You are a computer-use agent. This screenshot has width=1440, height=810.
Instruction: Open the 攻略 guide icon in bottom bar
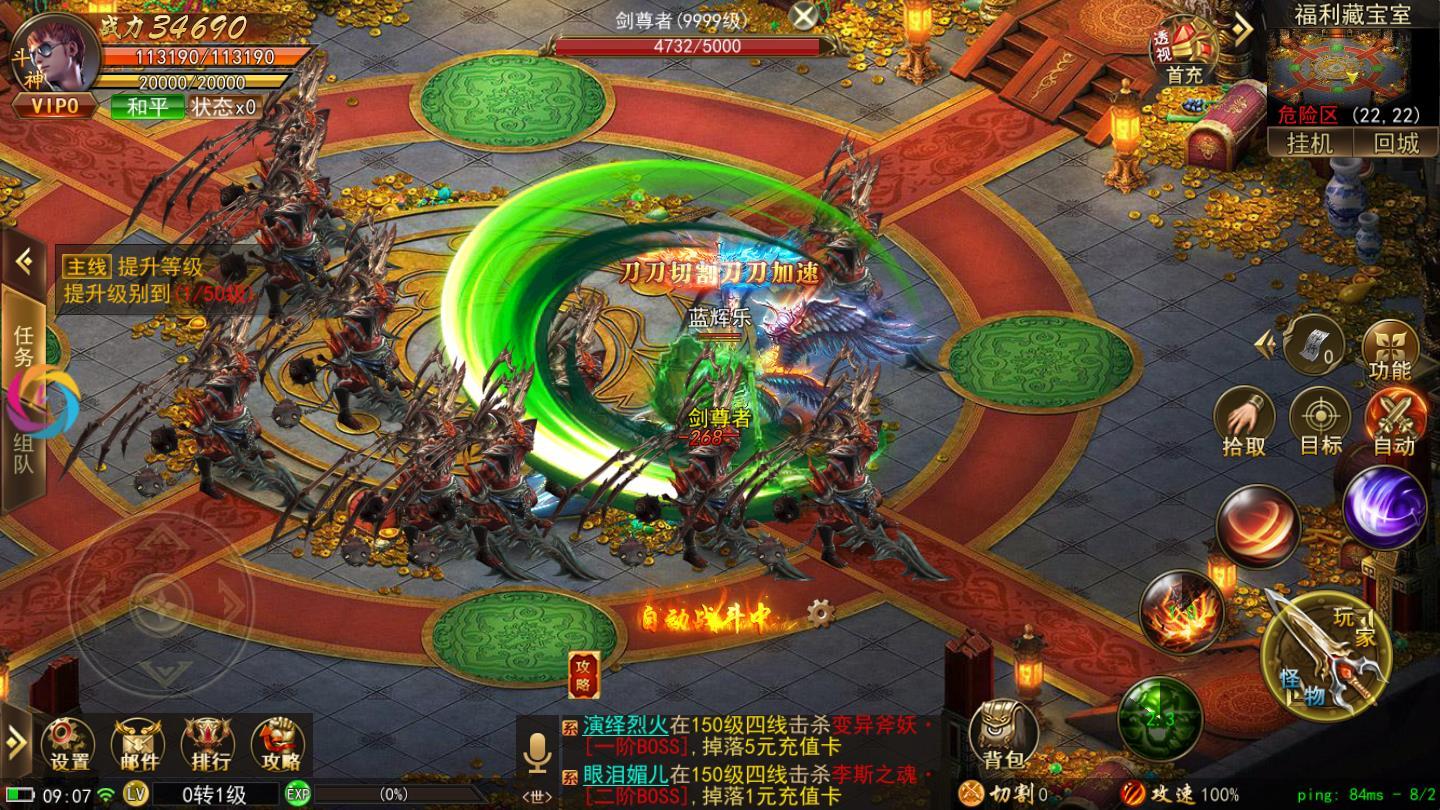click(x=279, y=747)
